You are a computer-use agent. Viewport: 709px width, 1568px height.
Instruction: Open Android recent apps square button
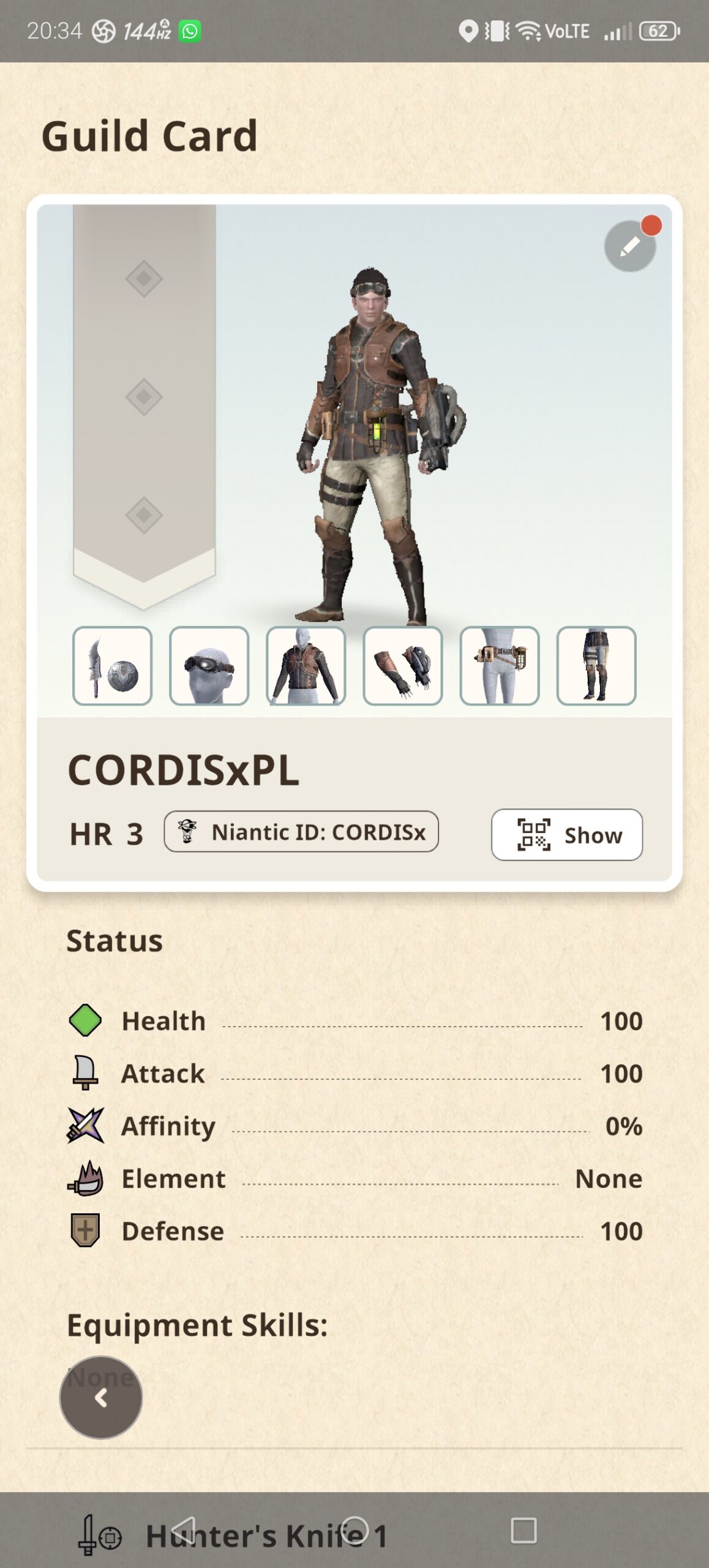tap(523, 1530)
